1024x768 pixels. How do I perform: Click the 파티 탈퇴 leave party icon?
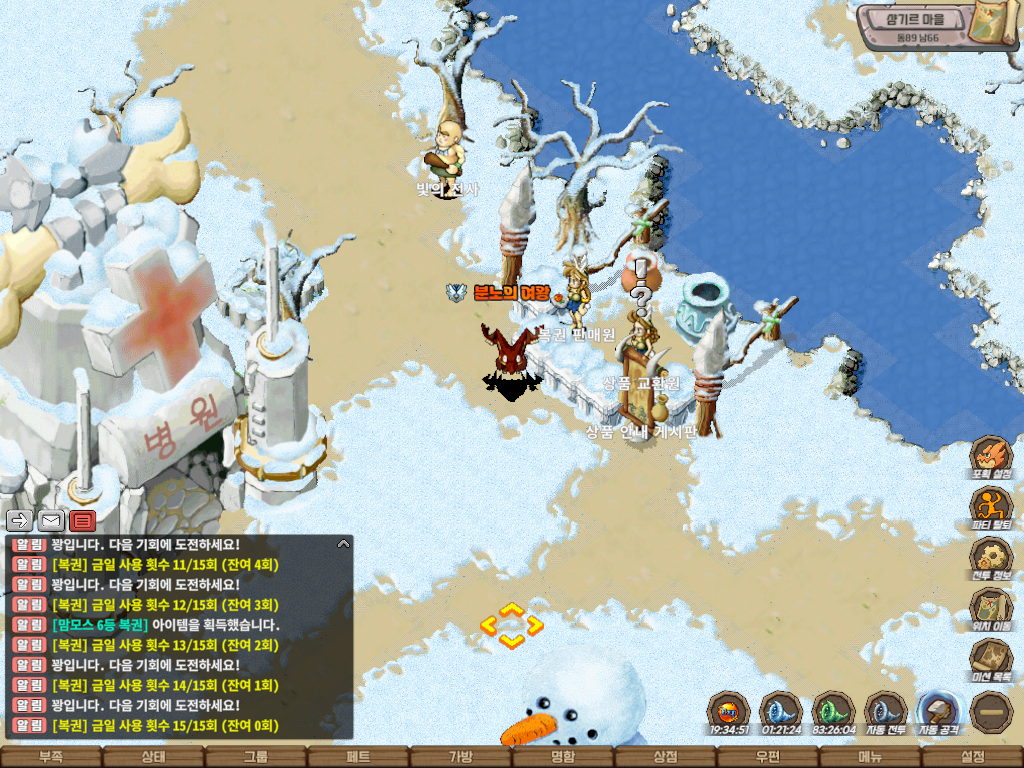(991, 507)
